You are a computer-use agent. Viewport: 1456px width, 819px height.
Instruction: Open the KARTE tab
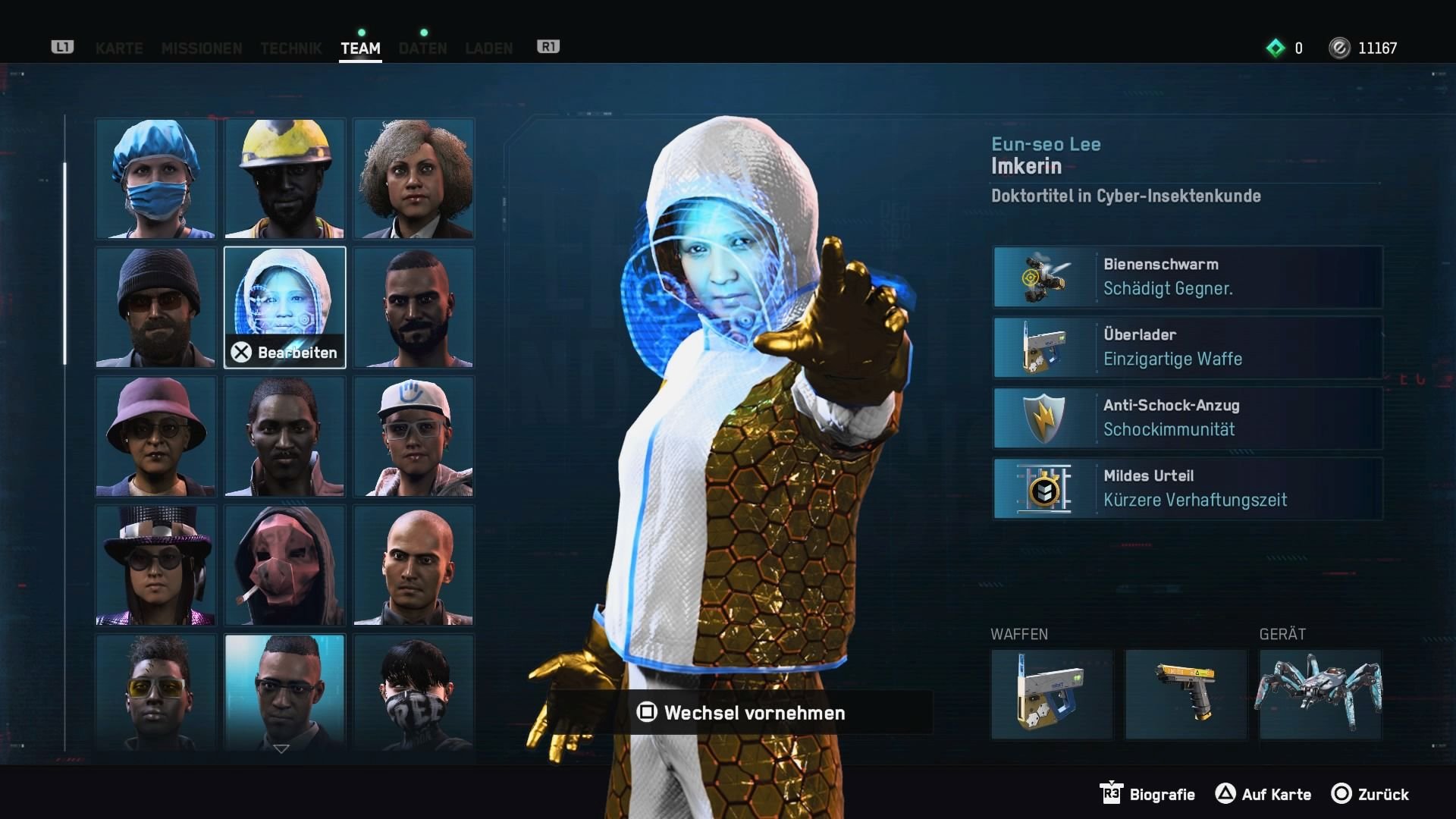coord(118,49)
